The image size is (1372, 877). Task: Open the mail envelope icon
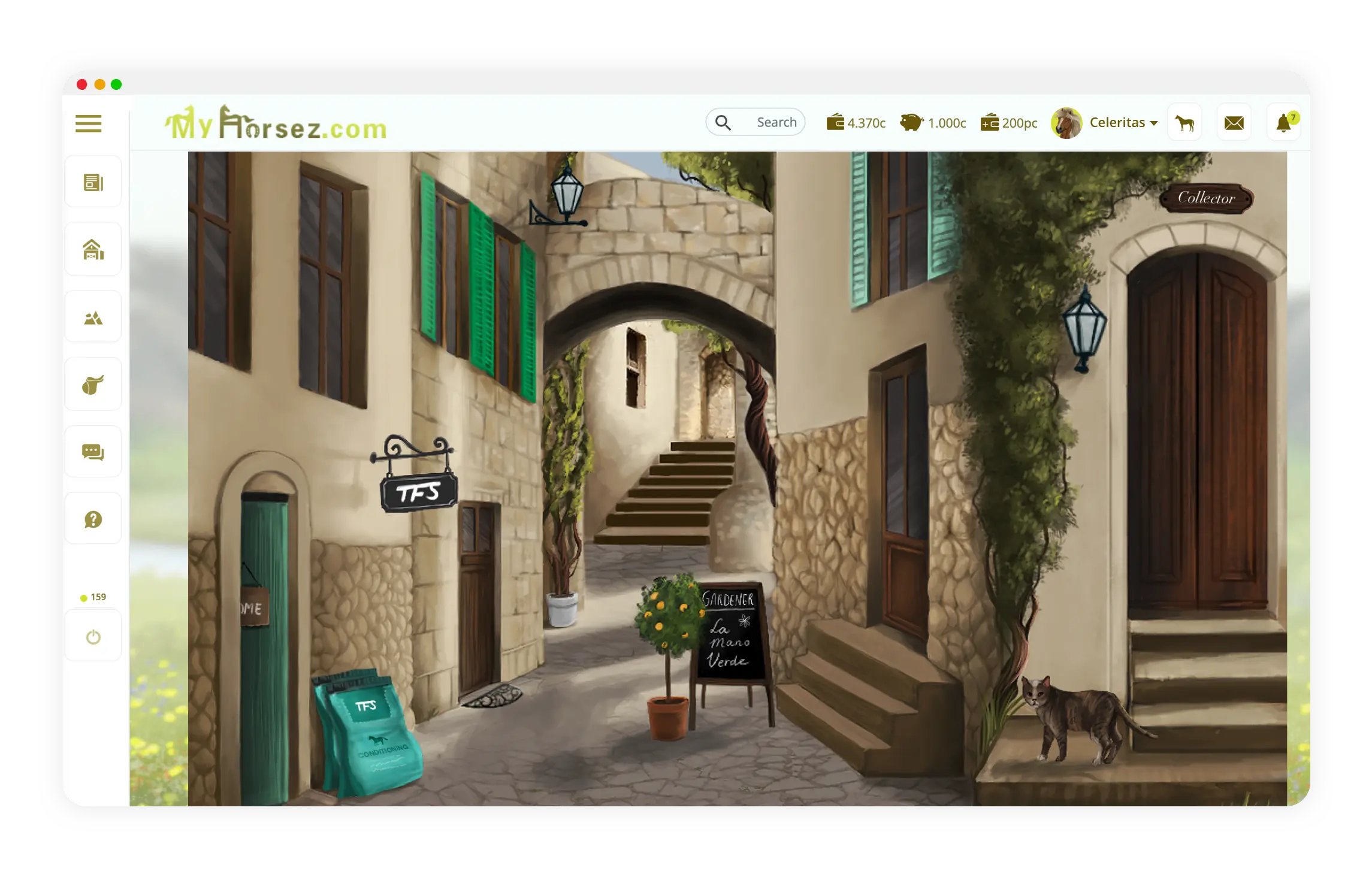click(x=1234, y=122)
